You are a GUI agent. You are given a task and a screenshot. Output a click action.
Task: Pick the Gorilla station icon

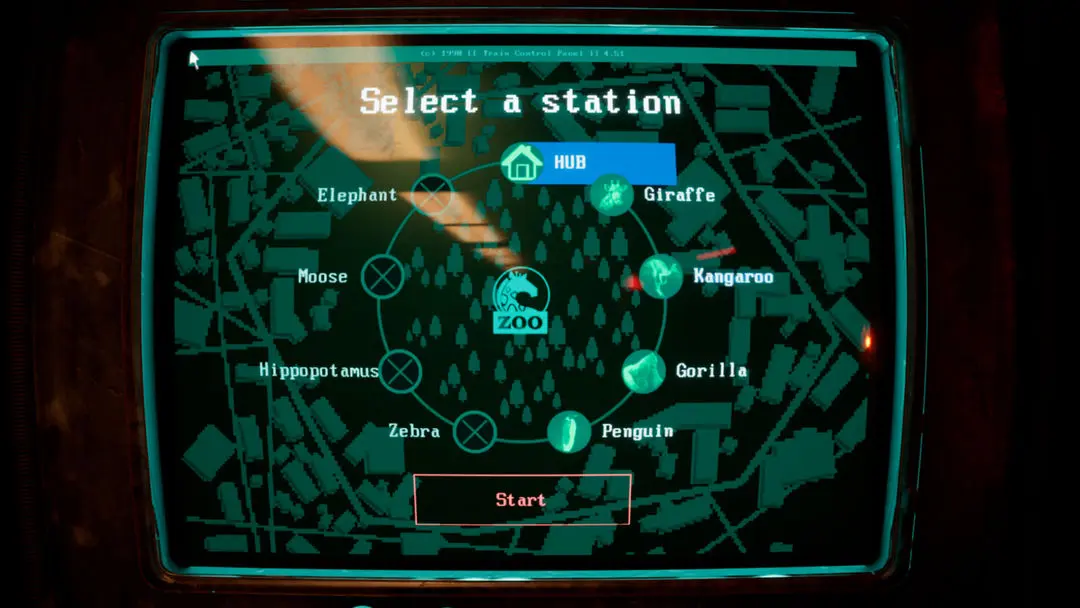tap(644, 371)
